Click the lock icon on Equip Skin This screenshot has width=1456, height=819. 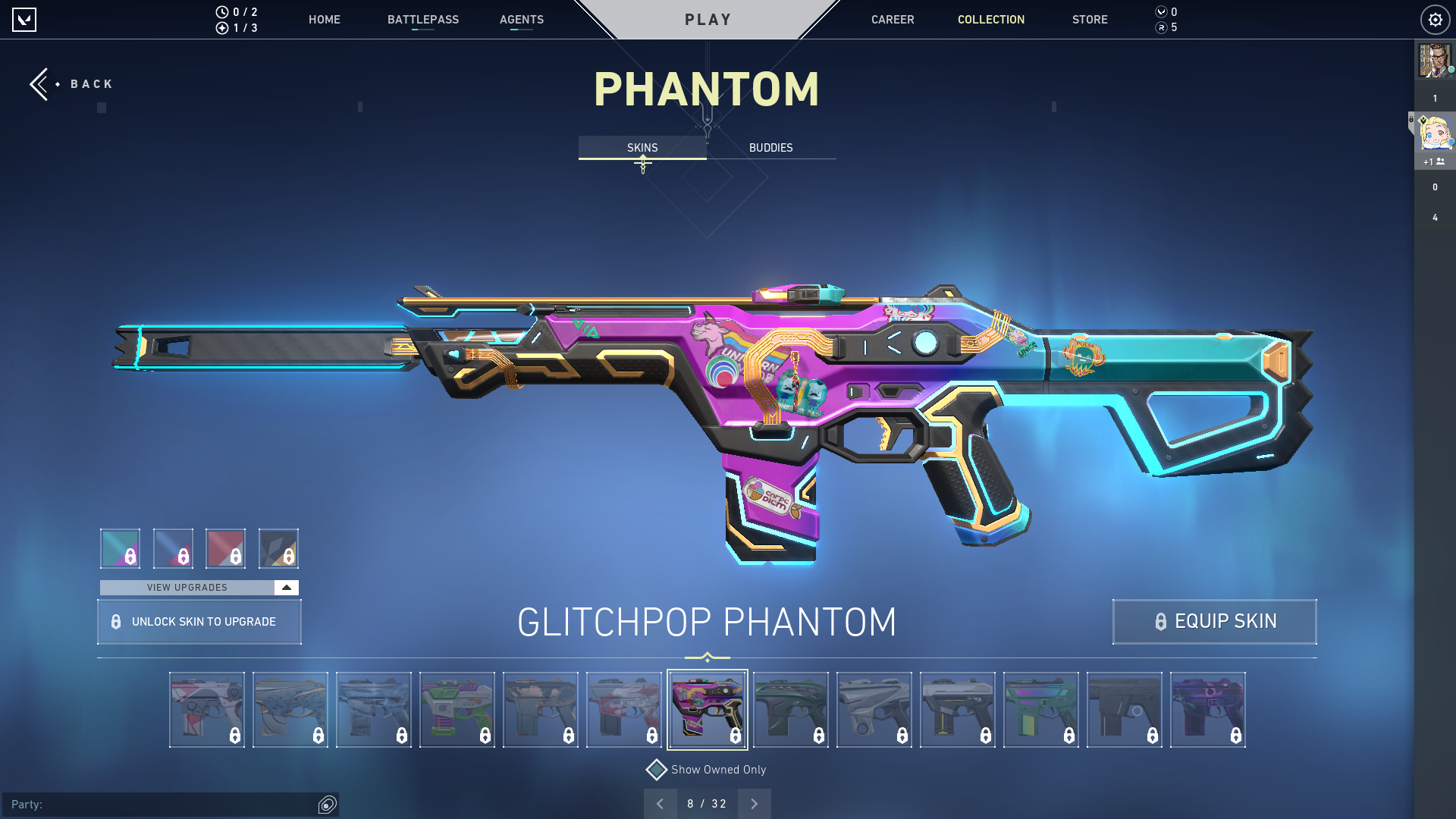click(1159, 622)
